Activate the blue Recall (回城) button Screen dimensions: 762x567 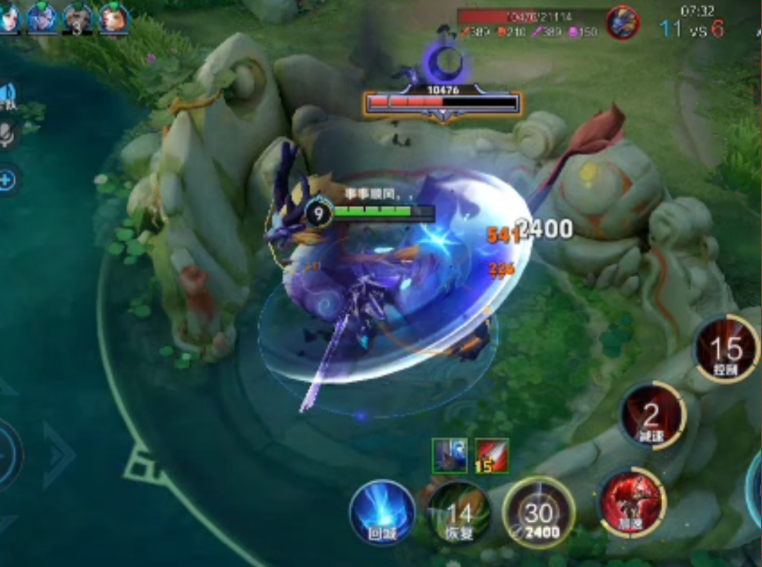tap(382, 511)
